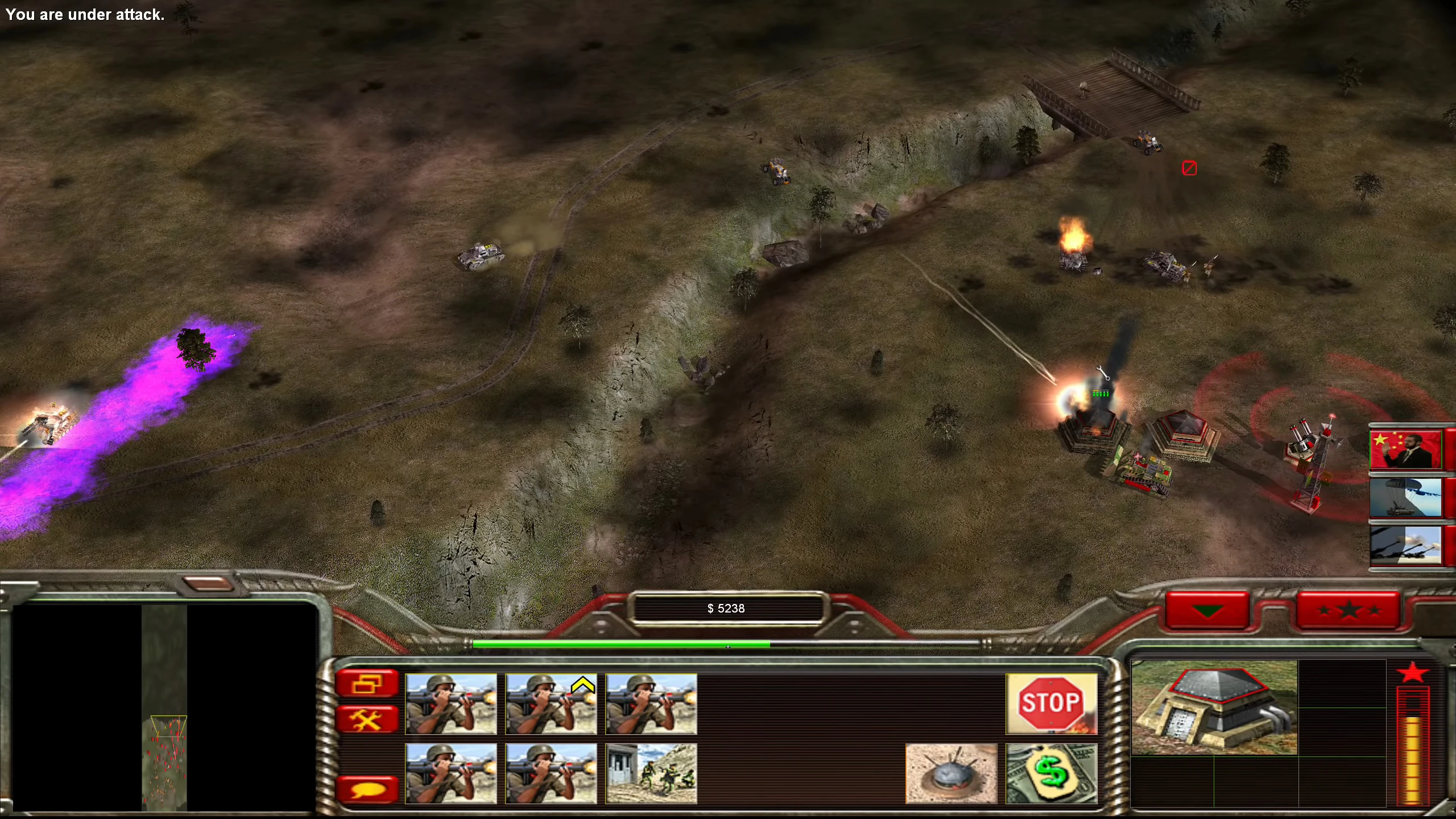Screen dimensions: 1456x819
Task: Select the garrisoned Tank Hunter with veterancy chevron
Action: pos(551,704)
